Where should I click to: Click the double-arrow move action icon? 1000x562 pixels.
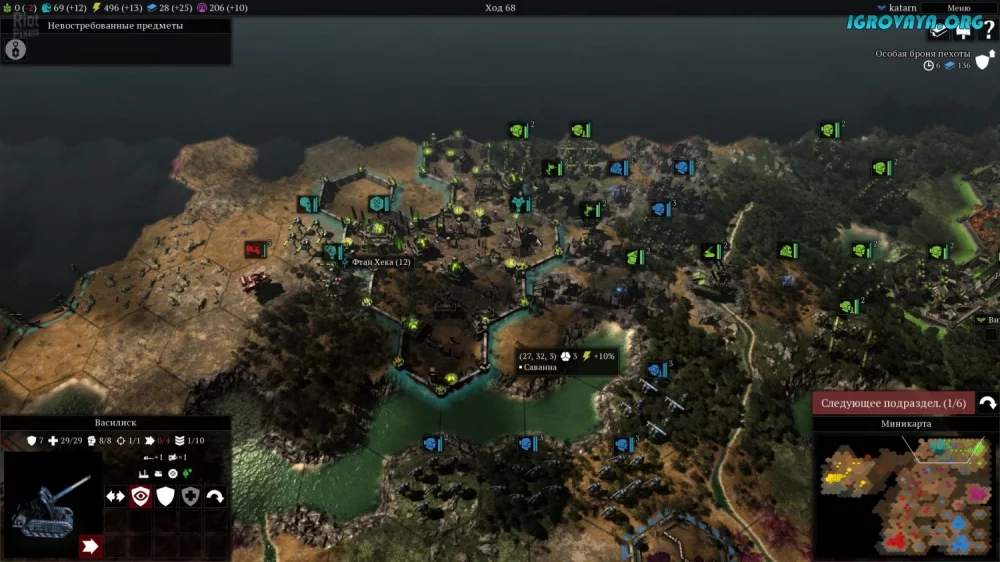(116, 496)
